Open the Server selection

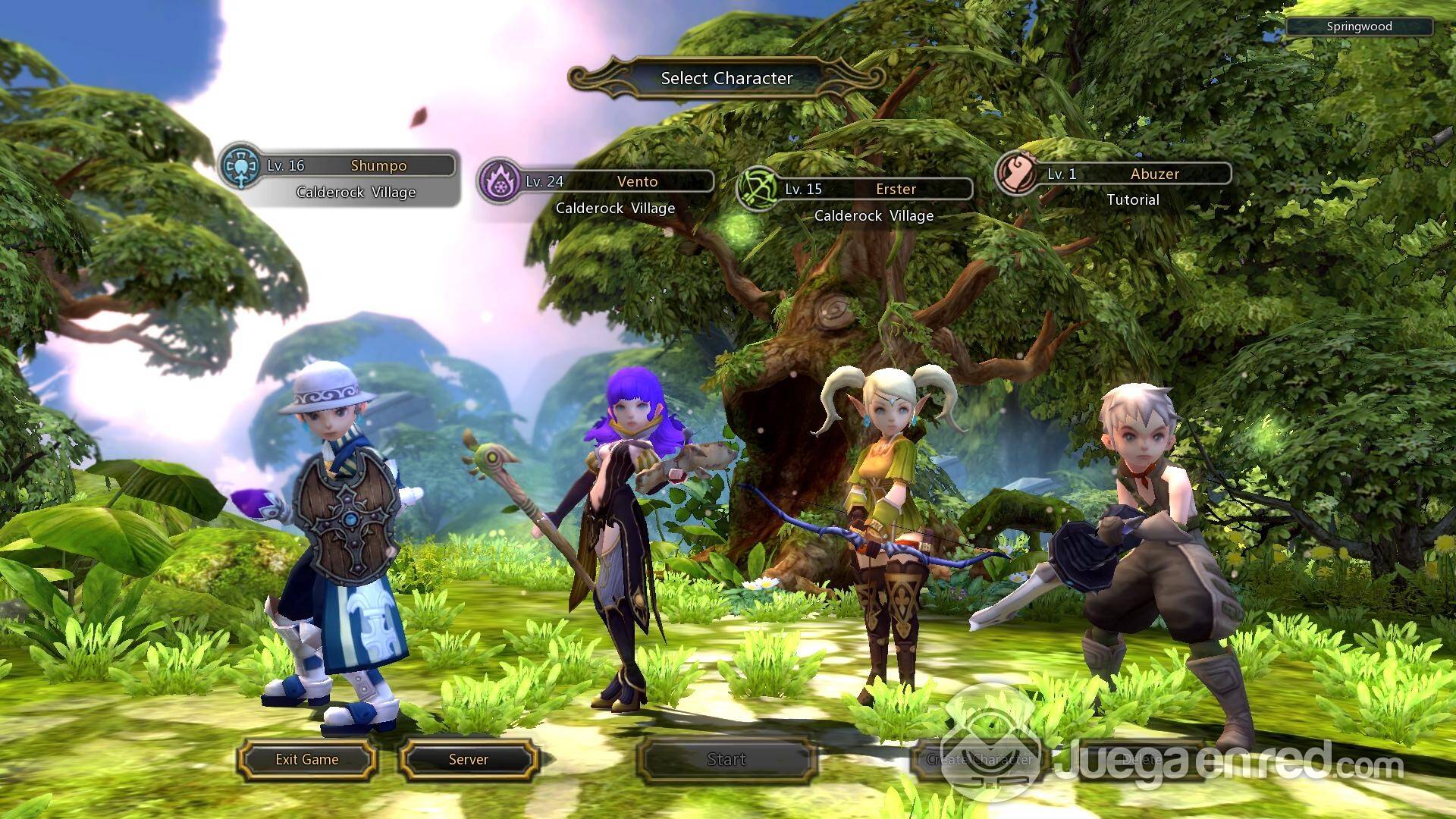tap(469, 760)
